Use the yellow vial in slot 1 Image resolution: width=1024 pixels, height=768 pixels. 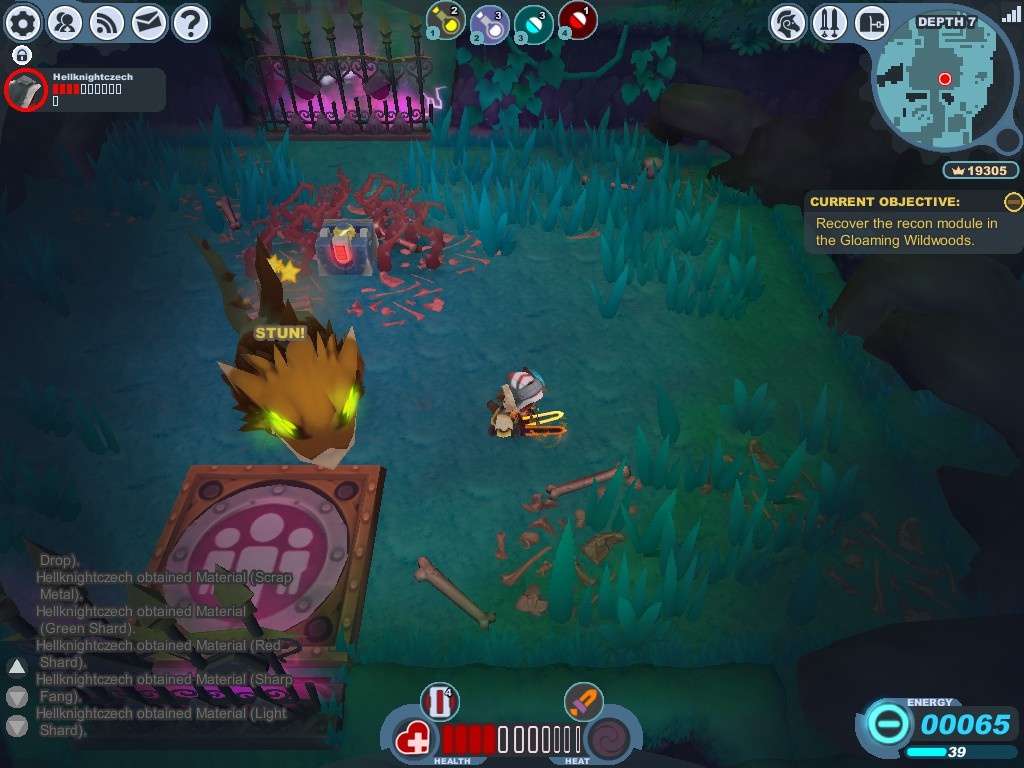445,20
